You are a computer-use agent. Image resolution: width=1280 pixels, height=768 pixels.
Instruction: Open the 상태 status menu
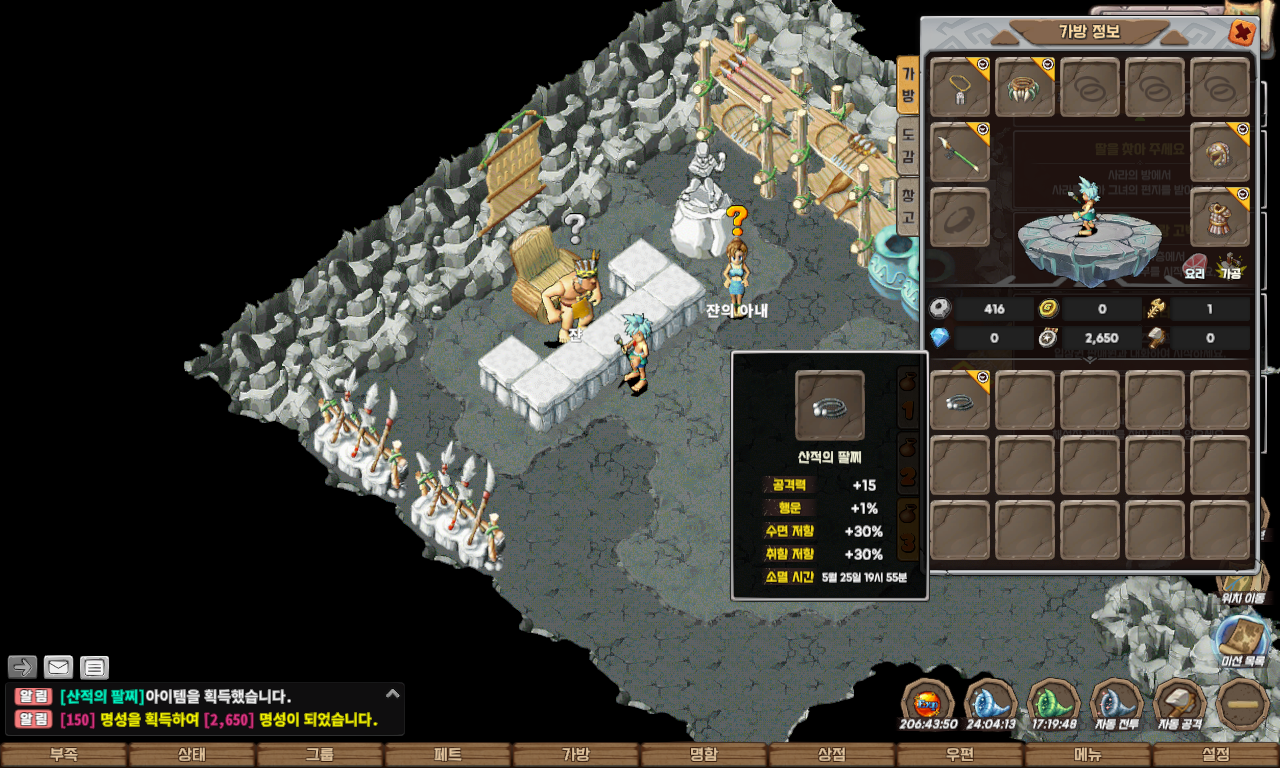pos(191,755)
